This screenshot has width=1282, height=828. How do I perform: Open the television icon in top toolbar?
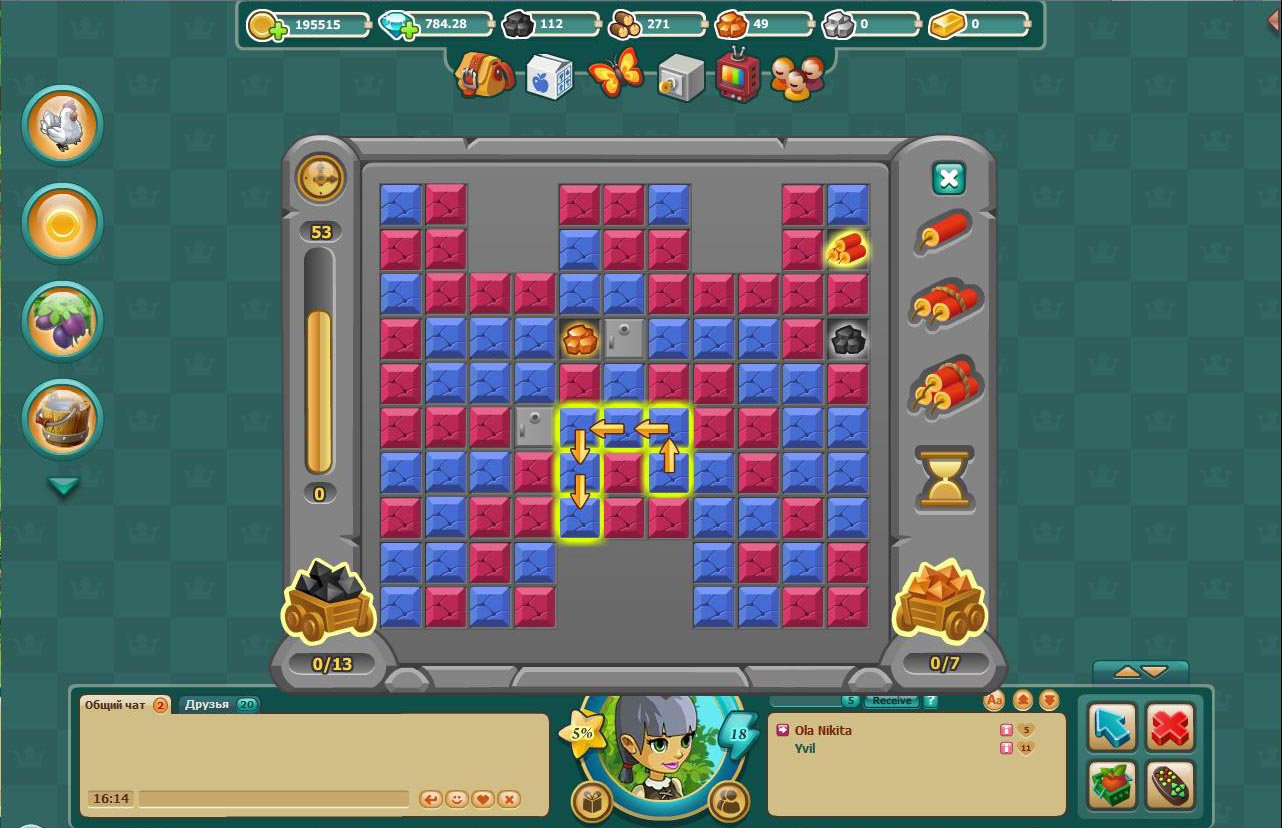[x=738, y=74]
